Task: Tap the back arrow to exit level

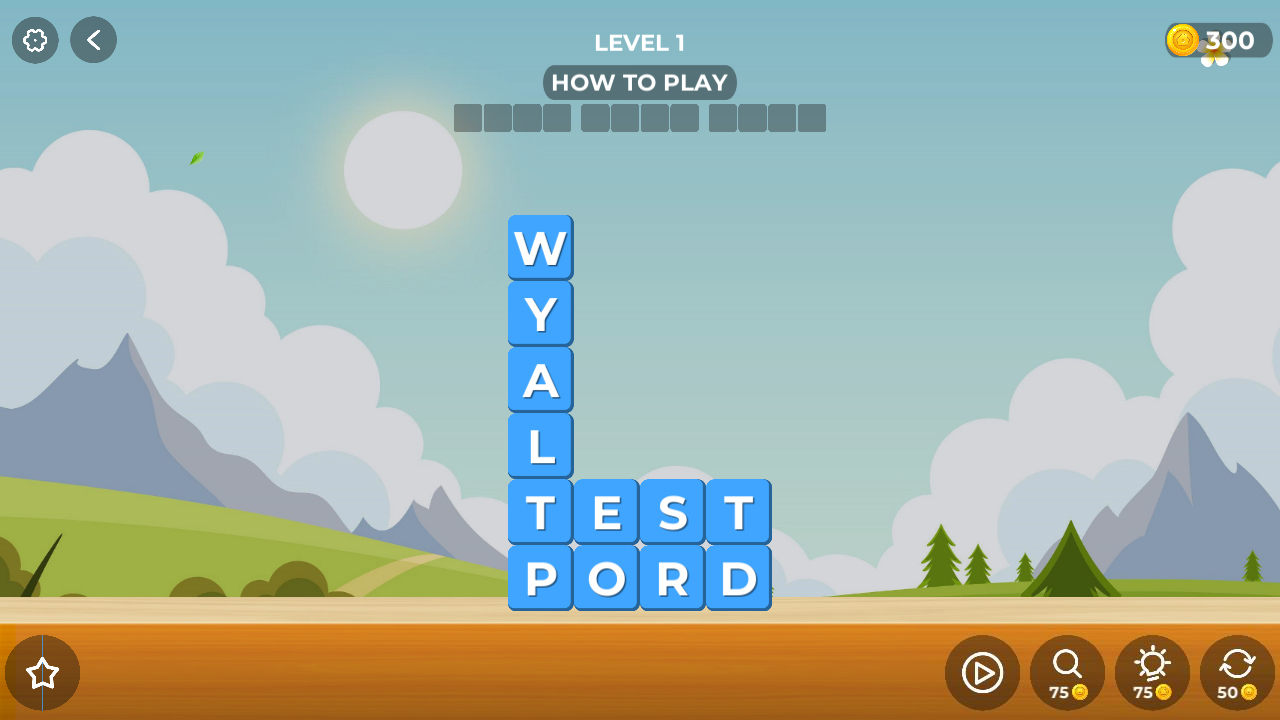Action: click(x=93, y=40)
